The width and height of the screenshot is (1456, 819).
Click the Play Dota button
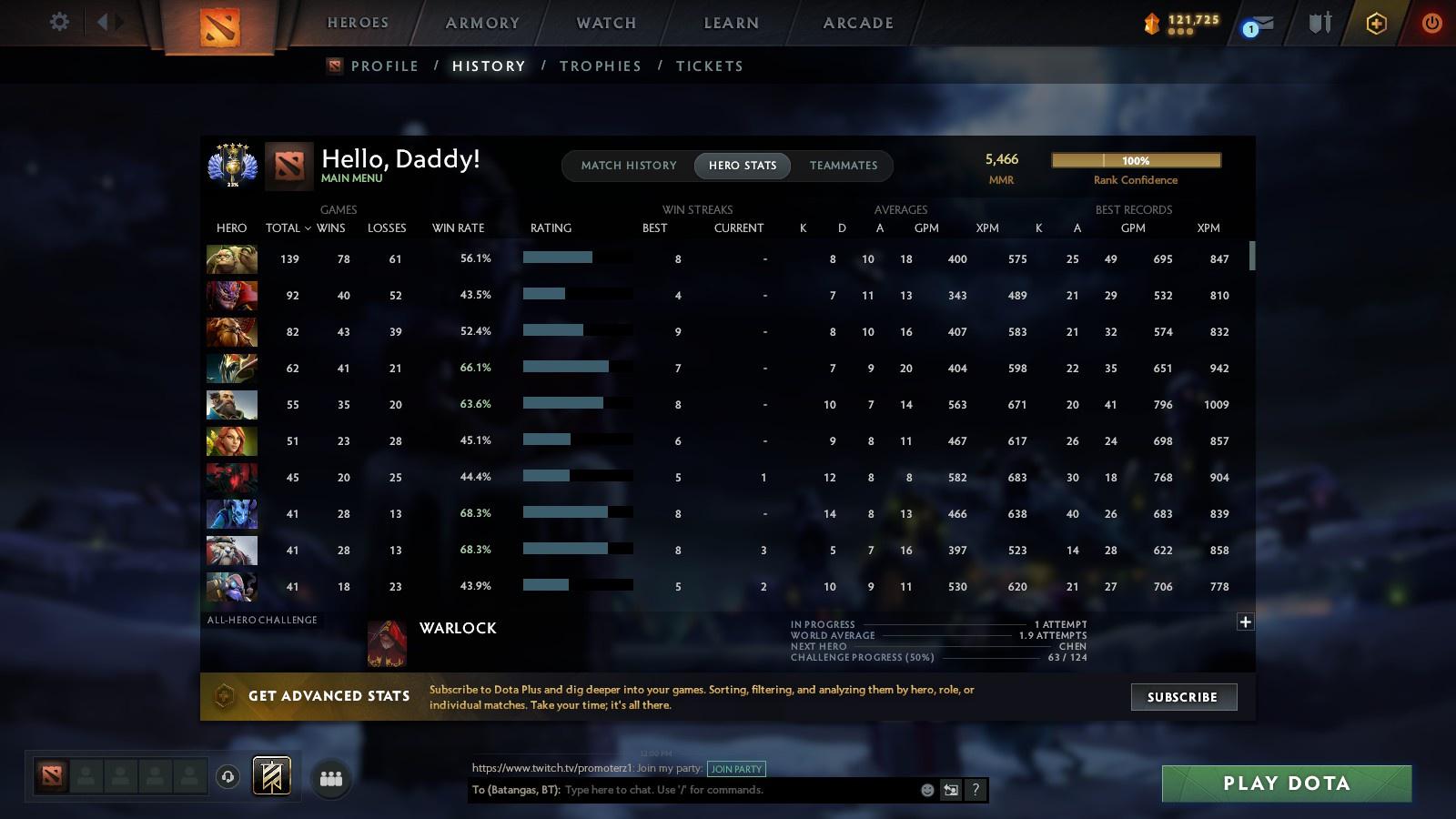pos(1285,783)
